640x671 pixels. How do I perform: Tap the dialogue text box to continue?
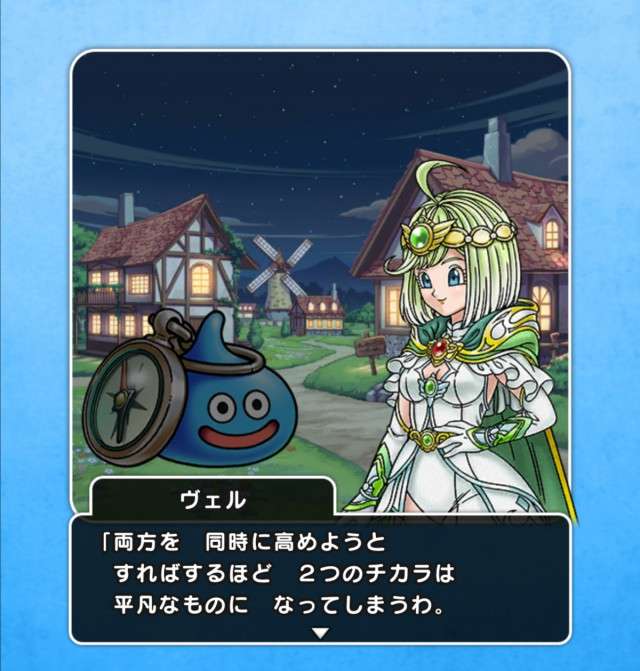click(320, 575)
